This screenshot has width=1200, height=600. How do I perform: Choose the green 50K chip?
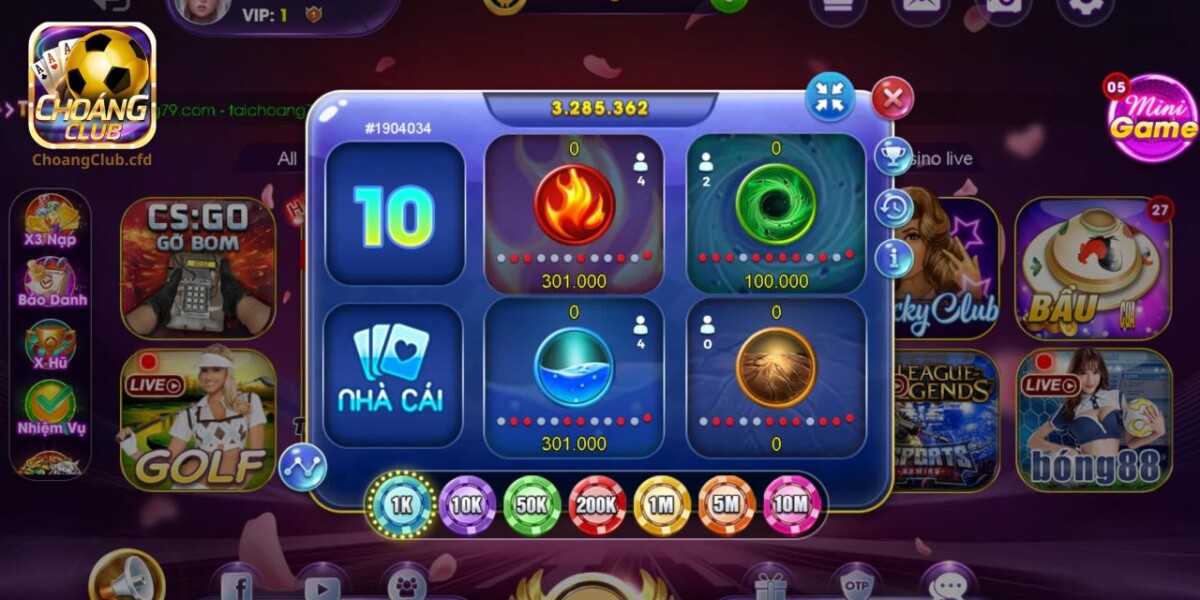pos(532,505)
